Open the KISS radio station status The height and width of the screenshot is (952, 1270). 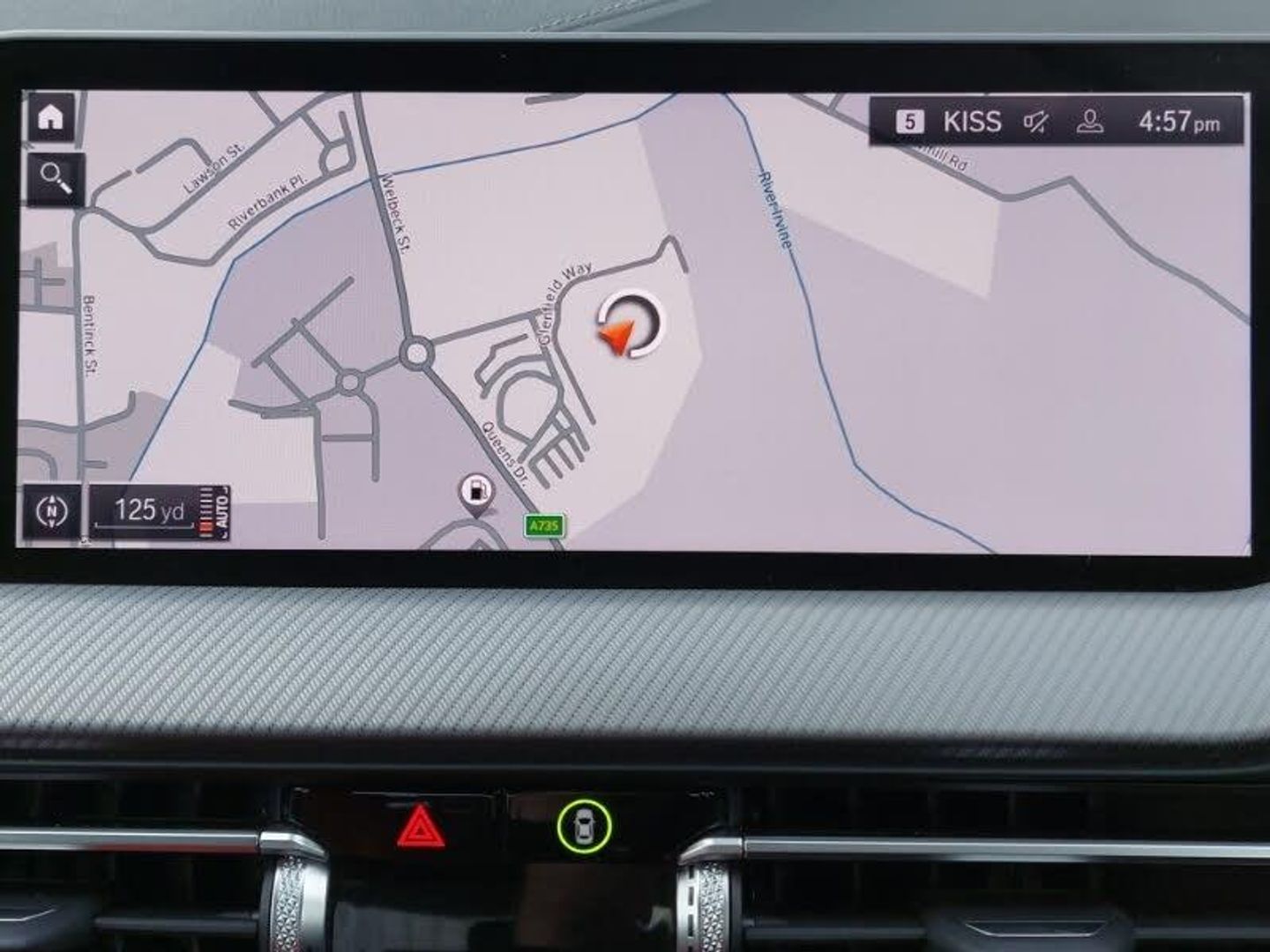971,122
